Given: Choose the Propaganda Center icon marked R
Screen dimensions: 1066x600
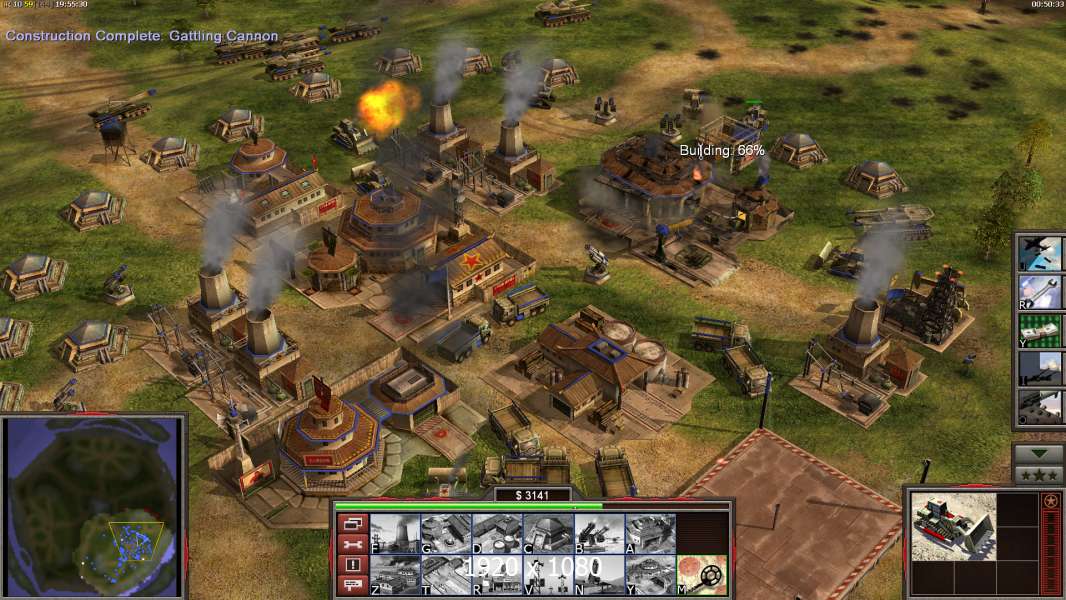Looking at the screenshot, I should click(497, 574).
